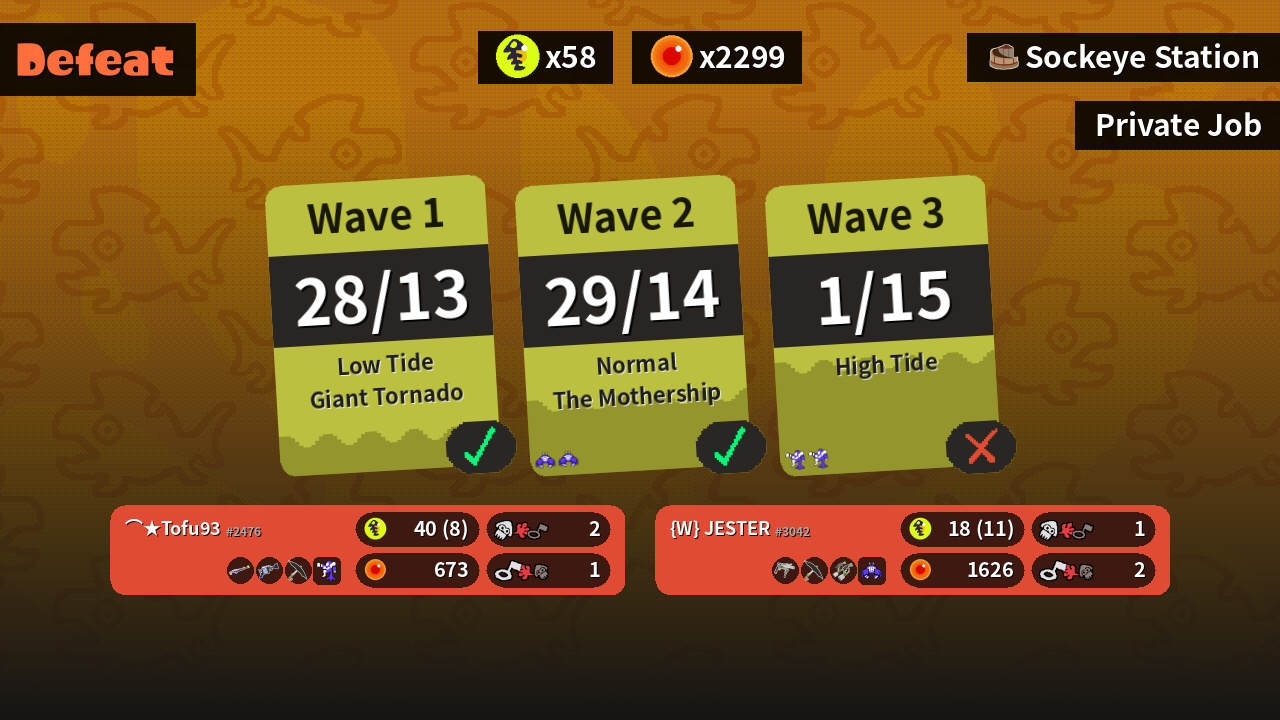View JESTER's player result panel
The image size is (1280, 720).
pyautogui.click(x=912, y=550)
